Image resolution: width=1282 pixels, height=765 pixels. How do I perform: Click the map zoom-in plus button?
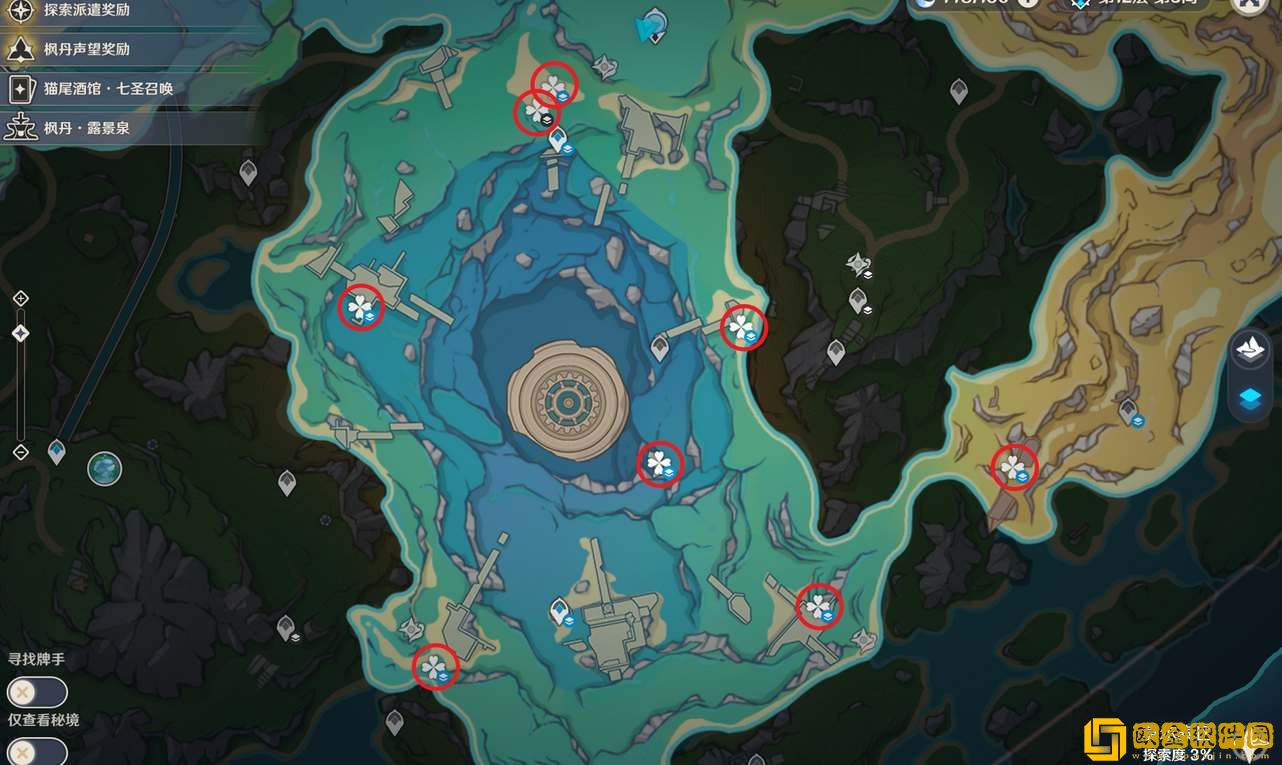(x=20, y=298)
